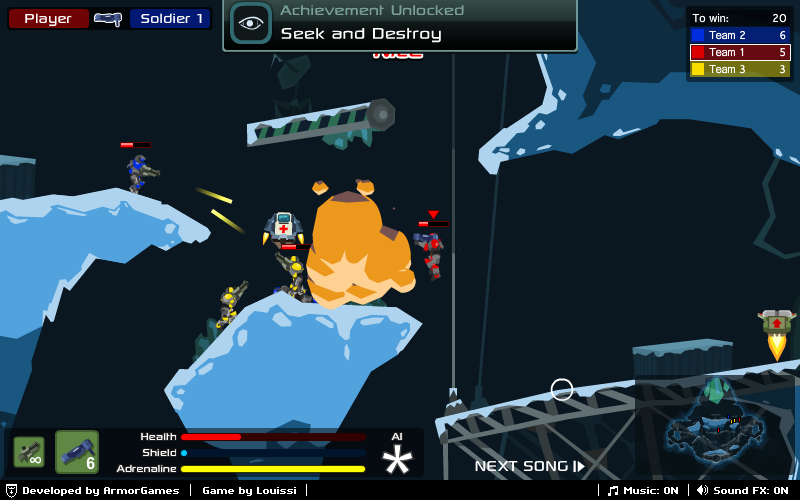Click the AI asterisk icon
Image resolution: width=800 pixels, height=500 pixels.
pyautogui.click(x=398, y=459)
